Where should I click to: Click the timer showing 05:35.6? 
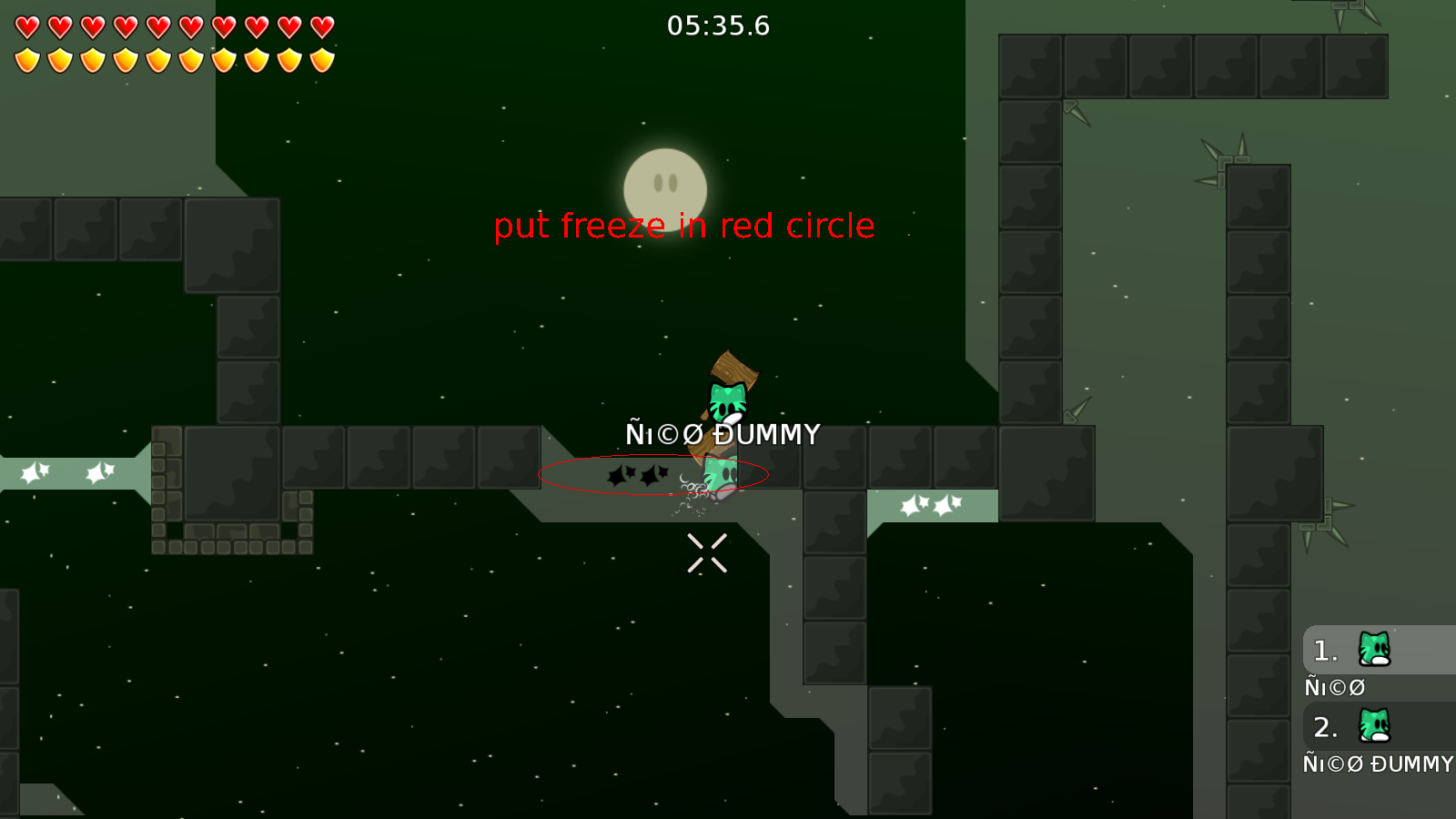[718, 26]
